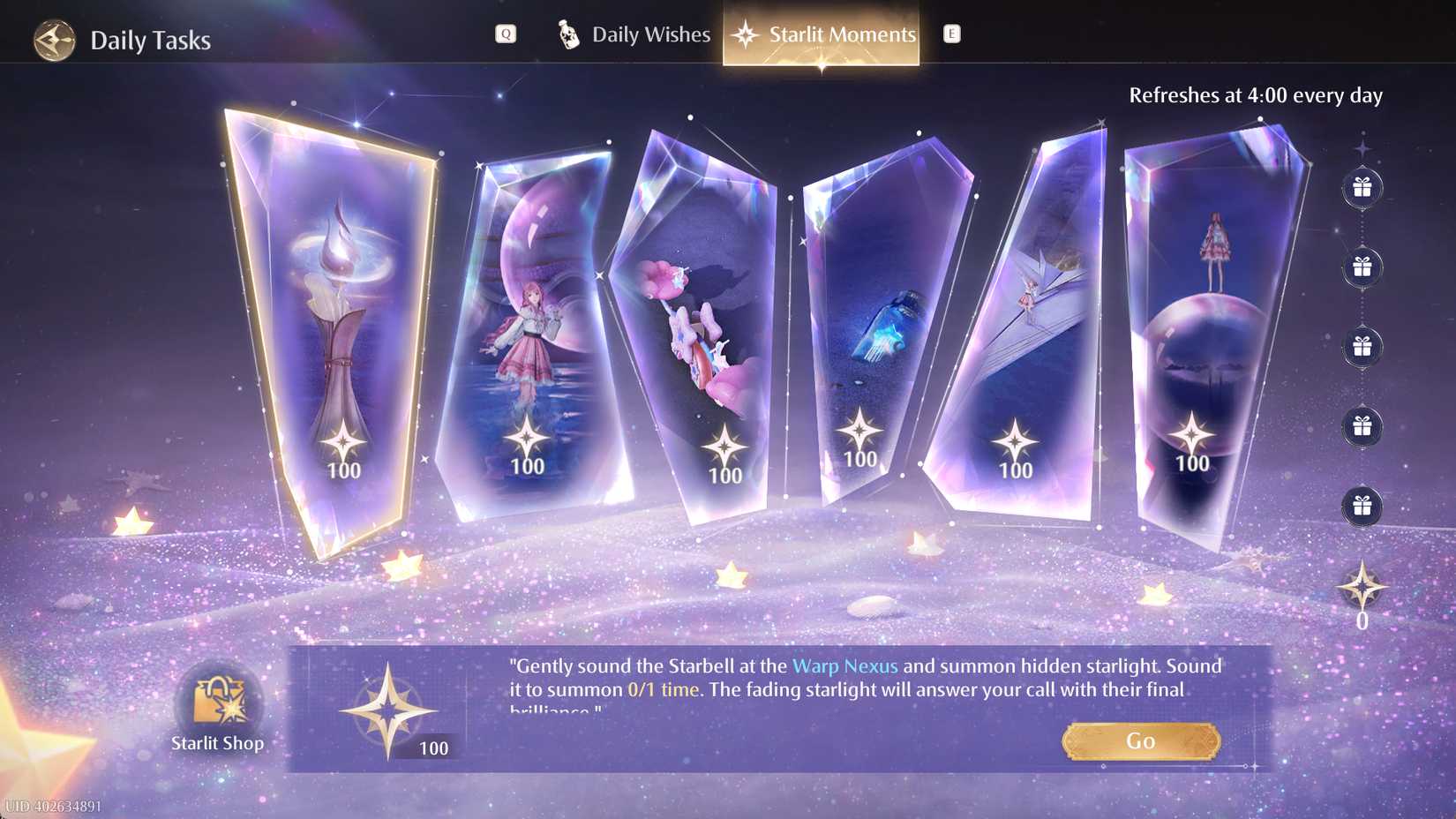Claim the second gift milestone icon
1456x819 pixels.
pos(1362,265)
